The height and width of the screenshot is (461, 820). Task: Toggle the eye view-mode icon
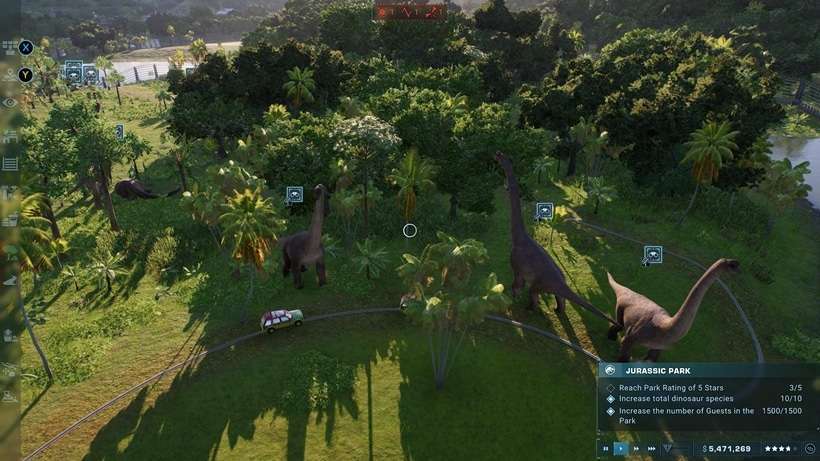tap(10, 102)
